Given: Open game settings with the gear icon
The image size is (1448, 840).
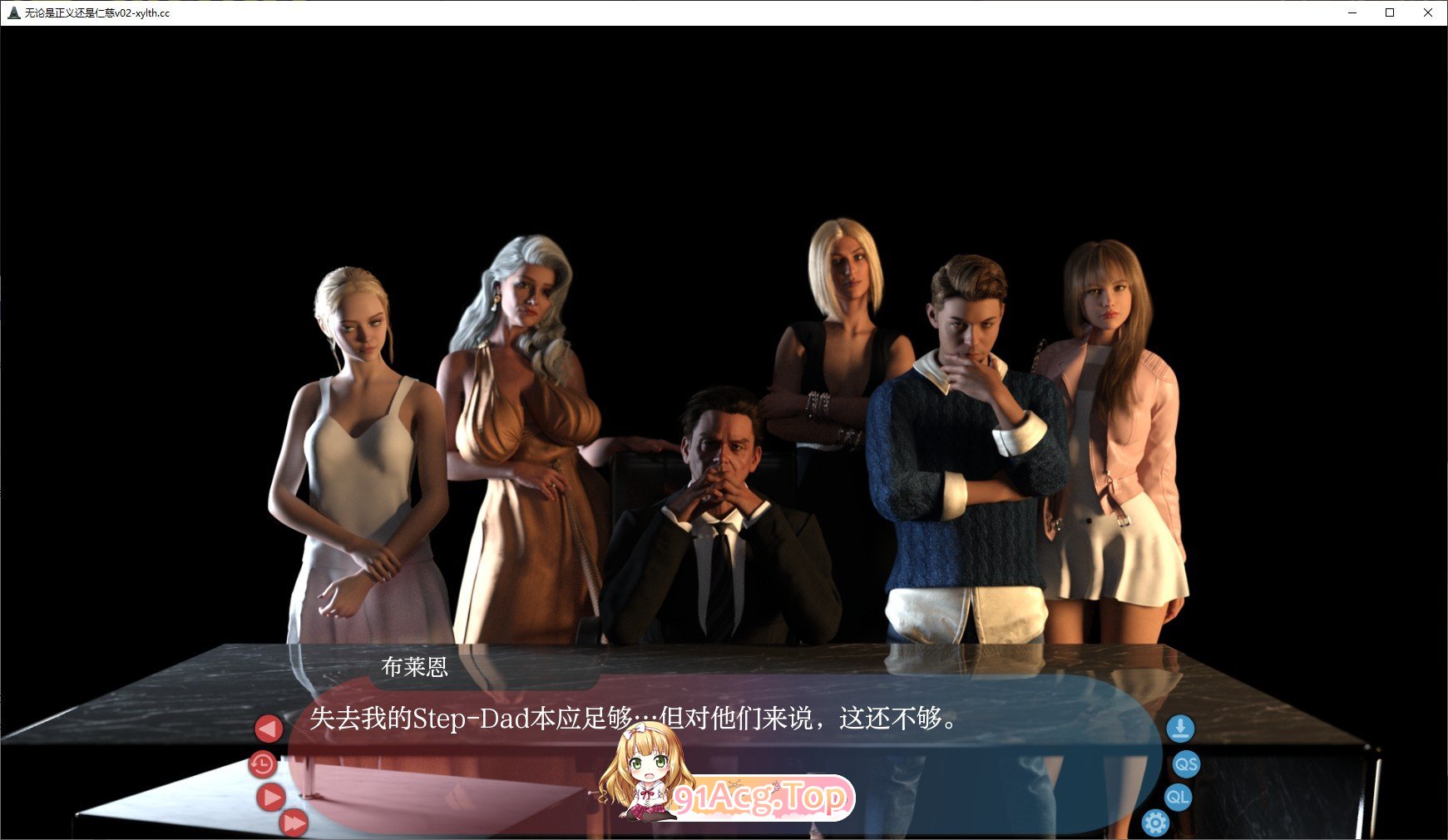Looking at the screenshot, I should pyautogui.click(x=1156, y=822).
